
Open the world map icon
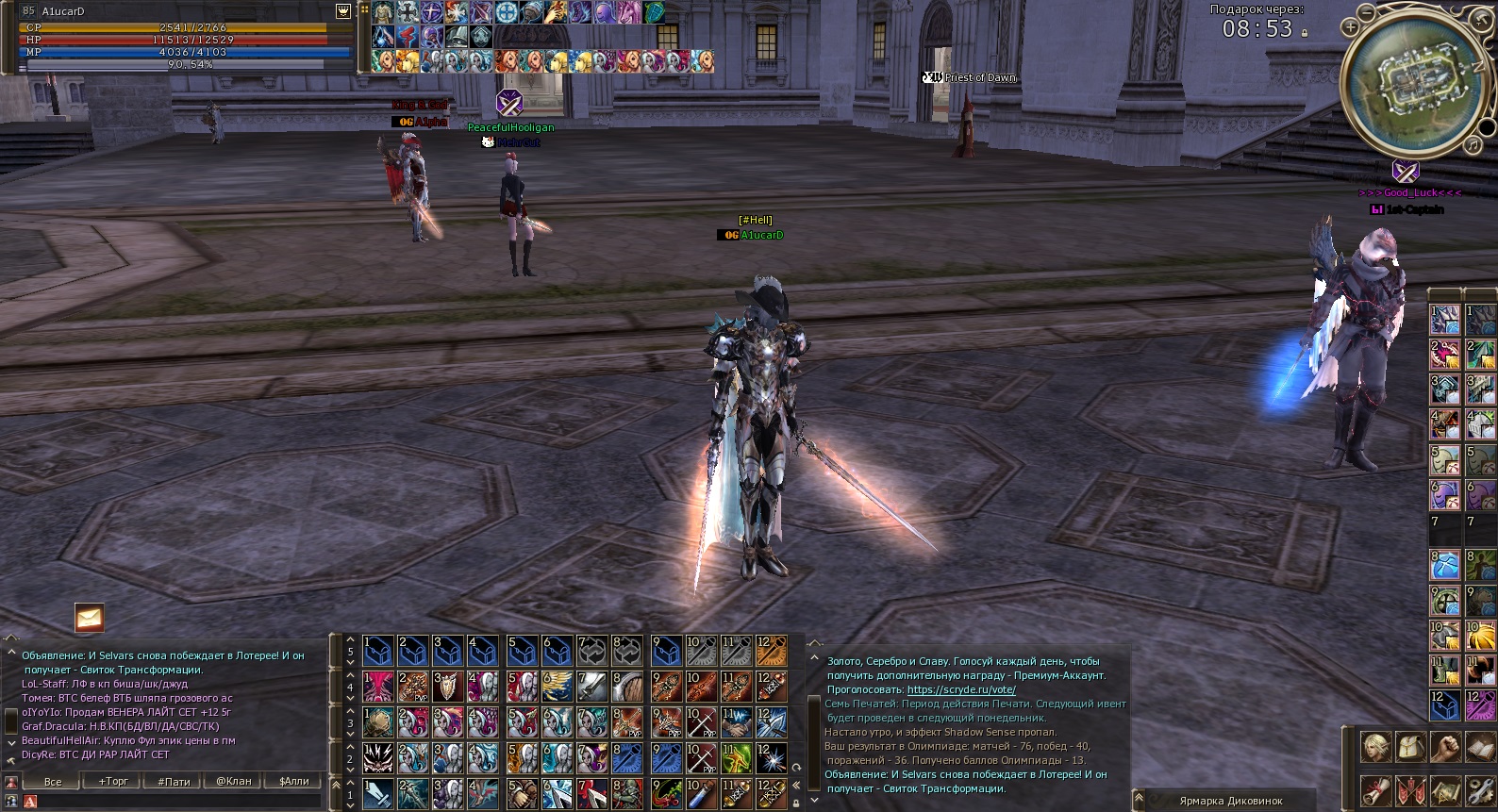(1445, 790)
